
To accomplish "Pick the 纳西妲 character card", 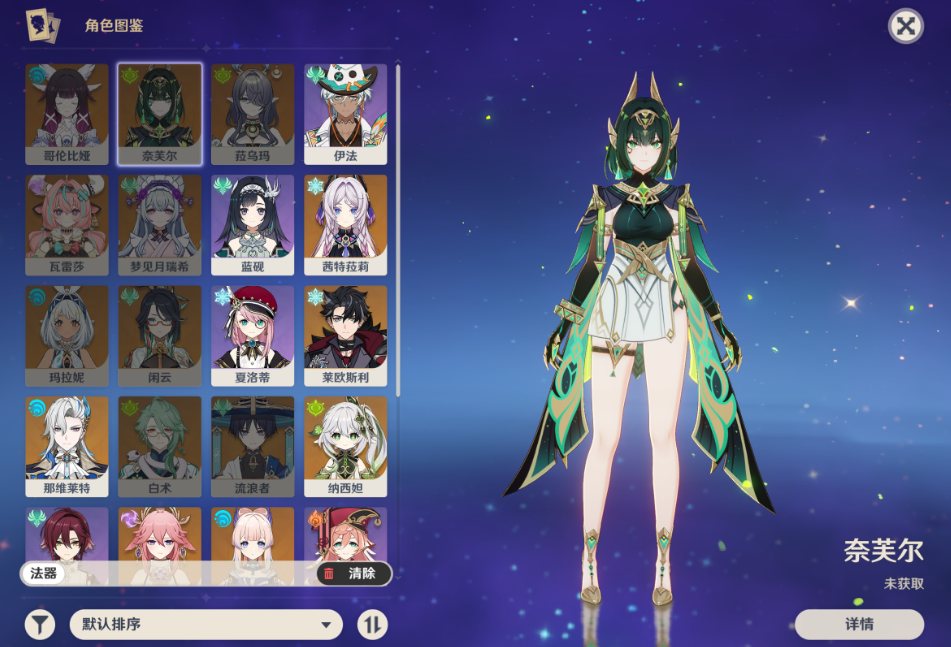I will coord(346,447).
